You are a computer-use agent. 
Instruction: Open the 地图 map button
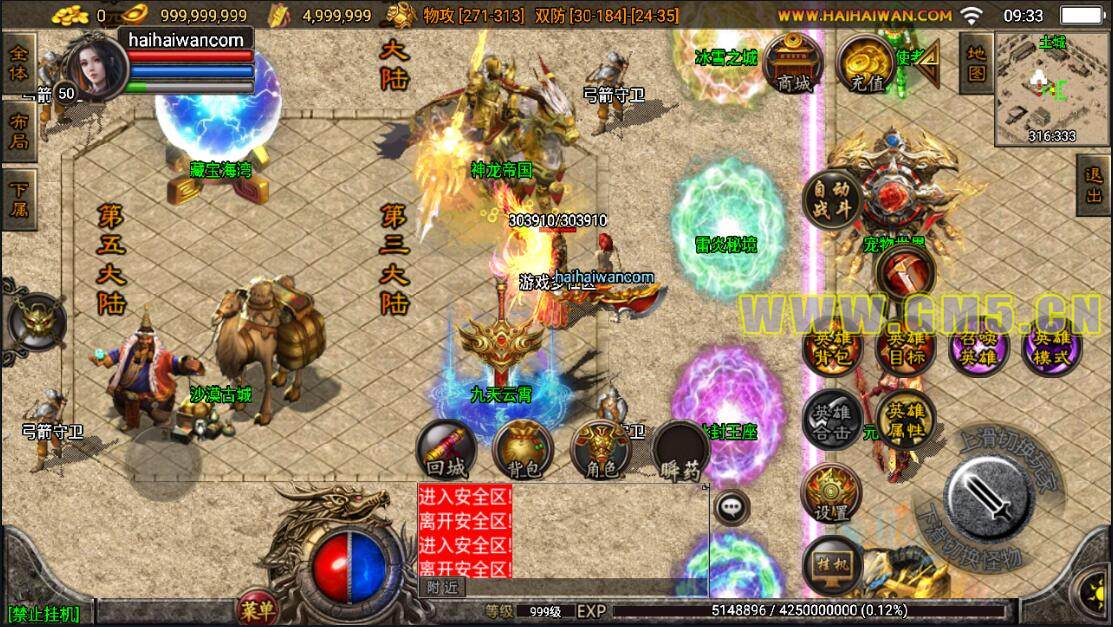976,62
